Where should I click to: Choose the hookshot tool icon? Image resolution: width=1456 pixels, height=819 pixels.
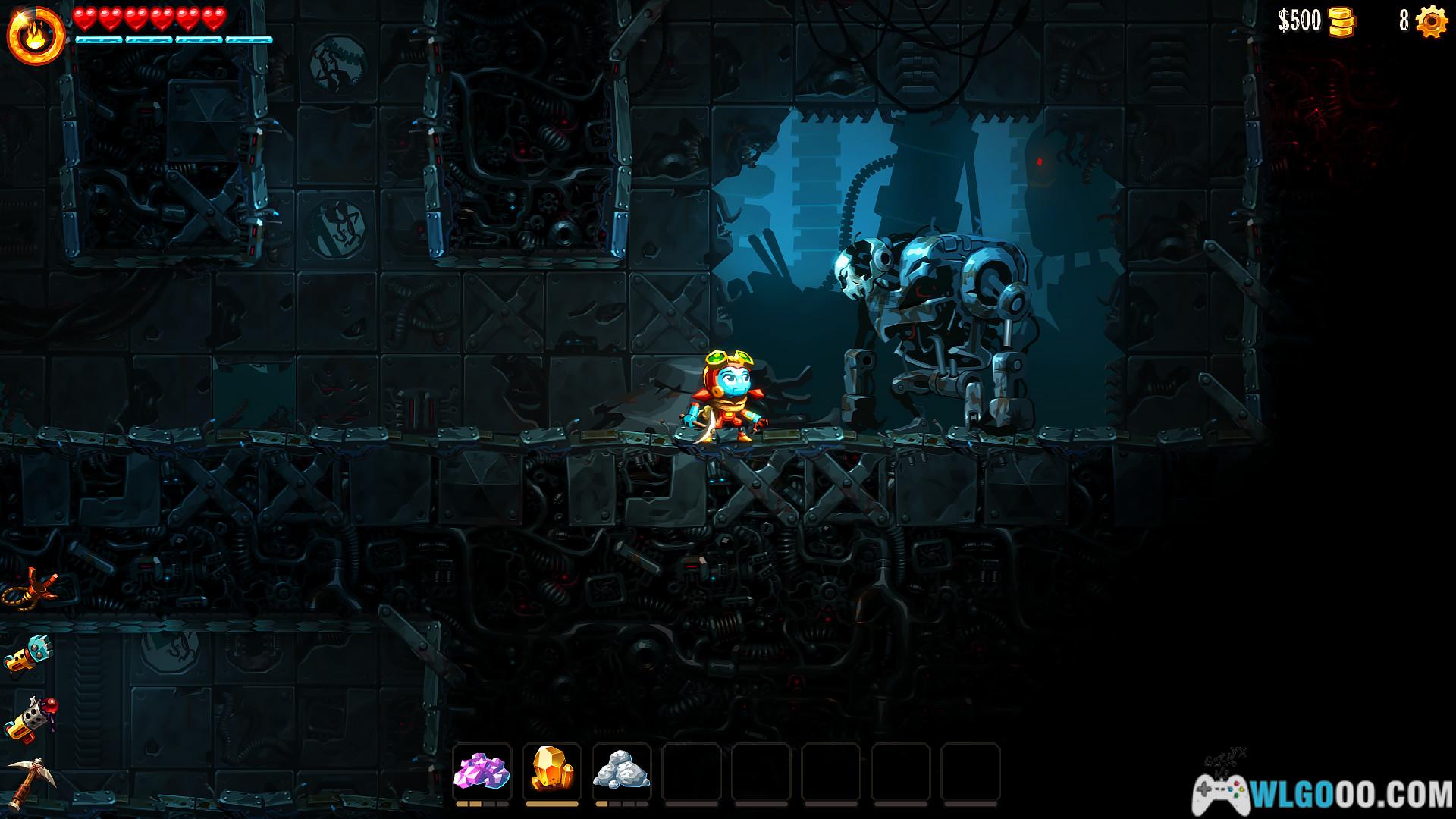(30, 588)
